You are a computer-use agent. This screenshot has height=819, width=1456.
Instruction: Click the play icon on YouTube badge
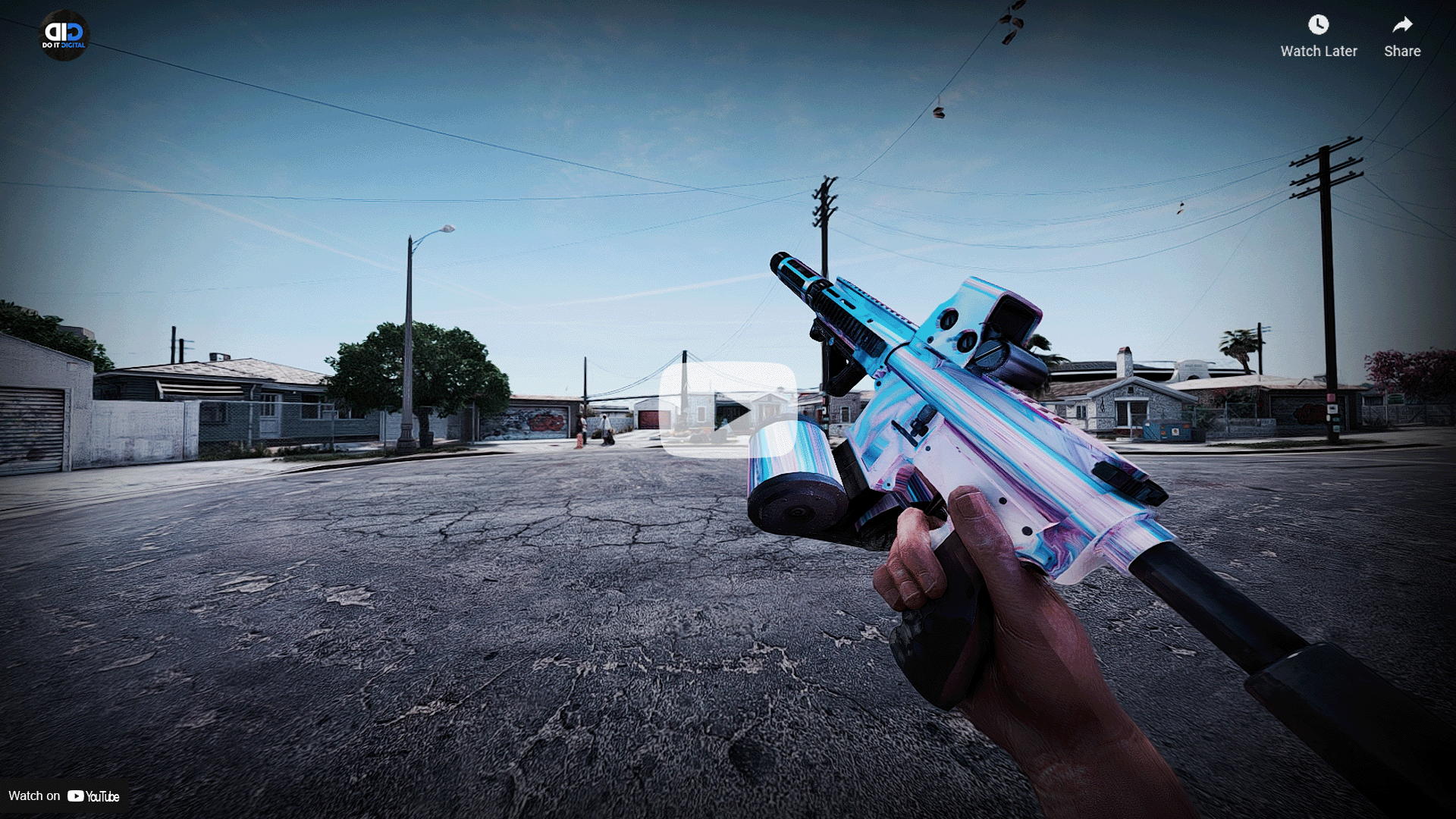tap(76, 796)
